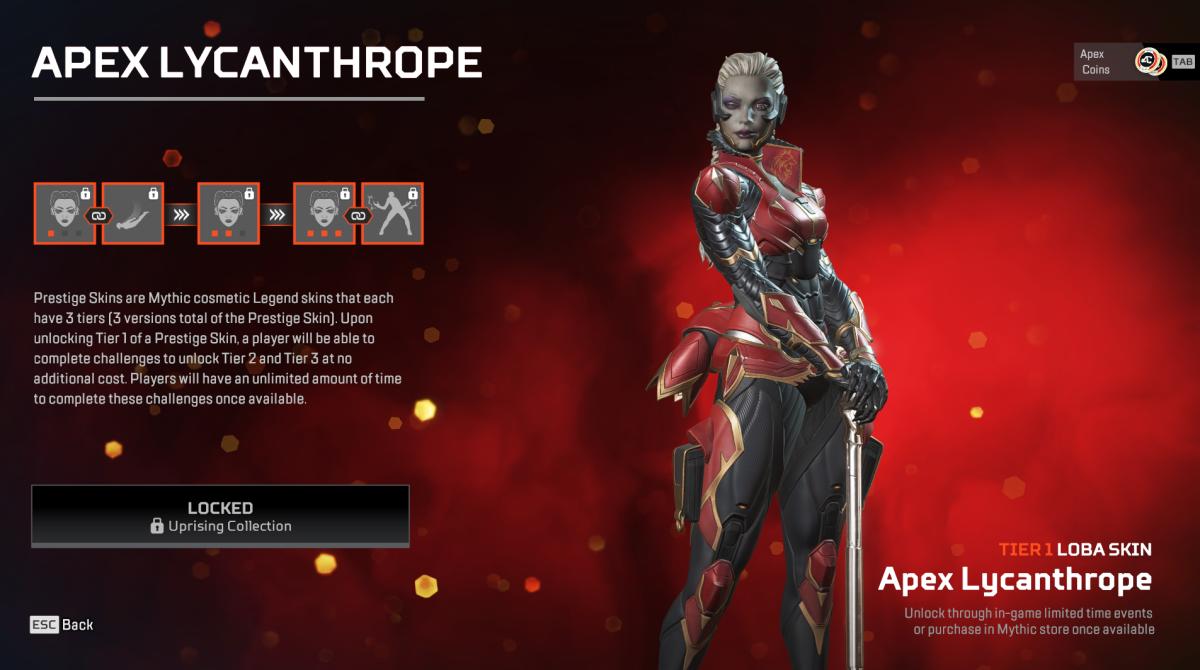Click the Locked Uprising Collection button
The width and height of the screenshot is (1200, 670).
(220, 516)
